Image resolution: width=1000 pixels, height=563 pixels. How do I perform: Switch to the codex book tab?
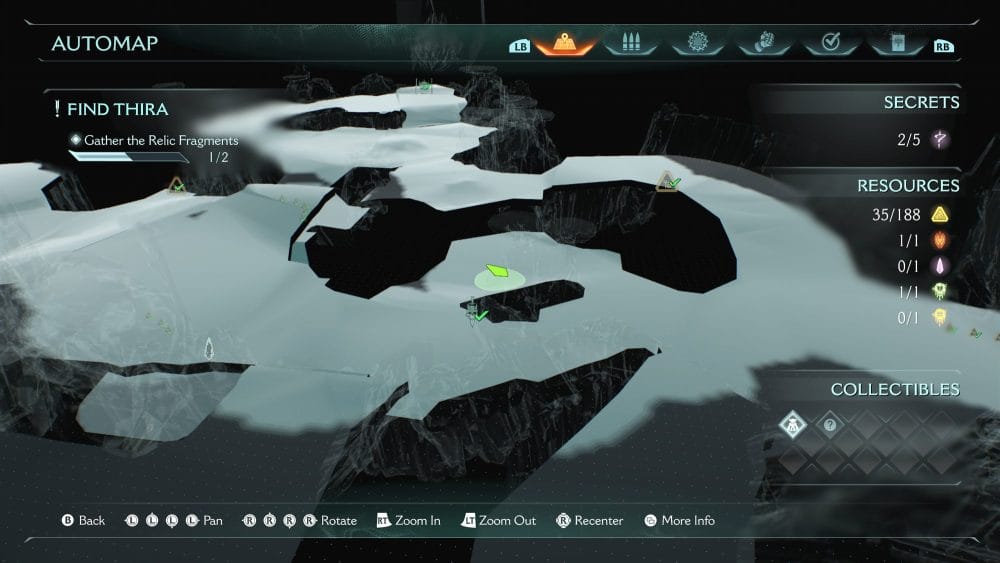click(895, 43)
